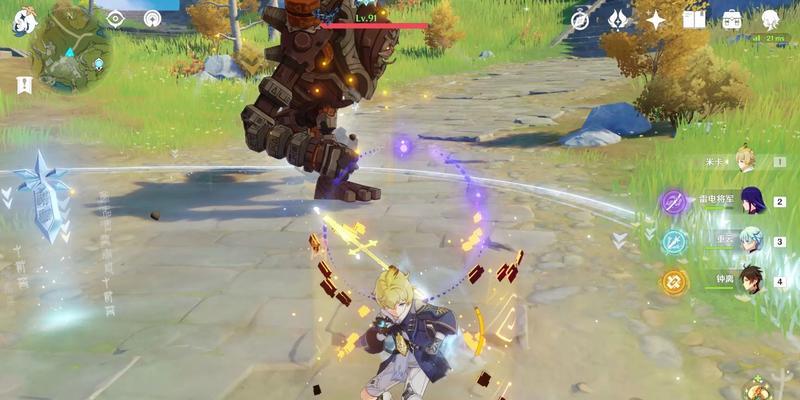
Task: Open the four-point star wish icon
Action: [656, 19]
